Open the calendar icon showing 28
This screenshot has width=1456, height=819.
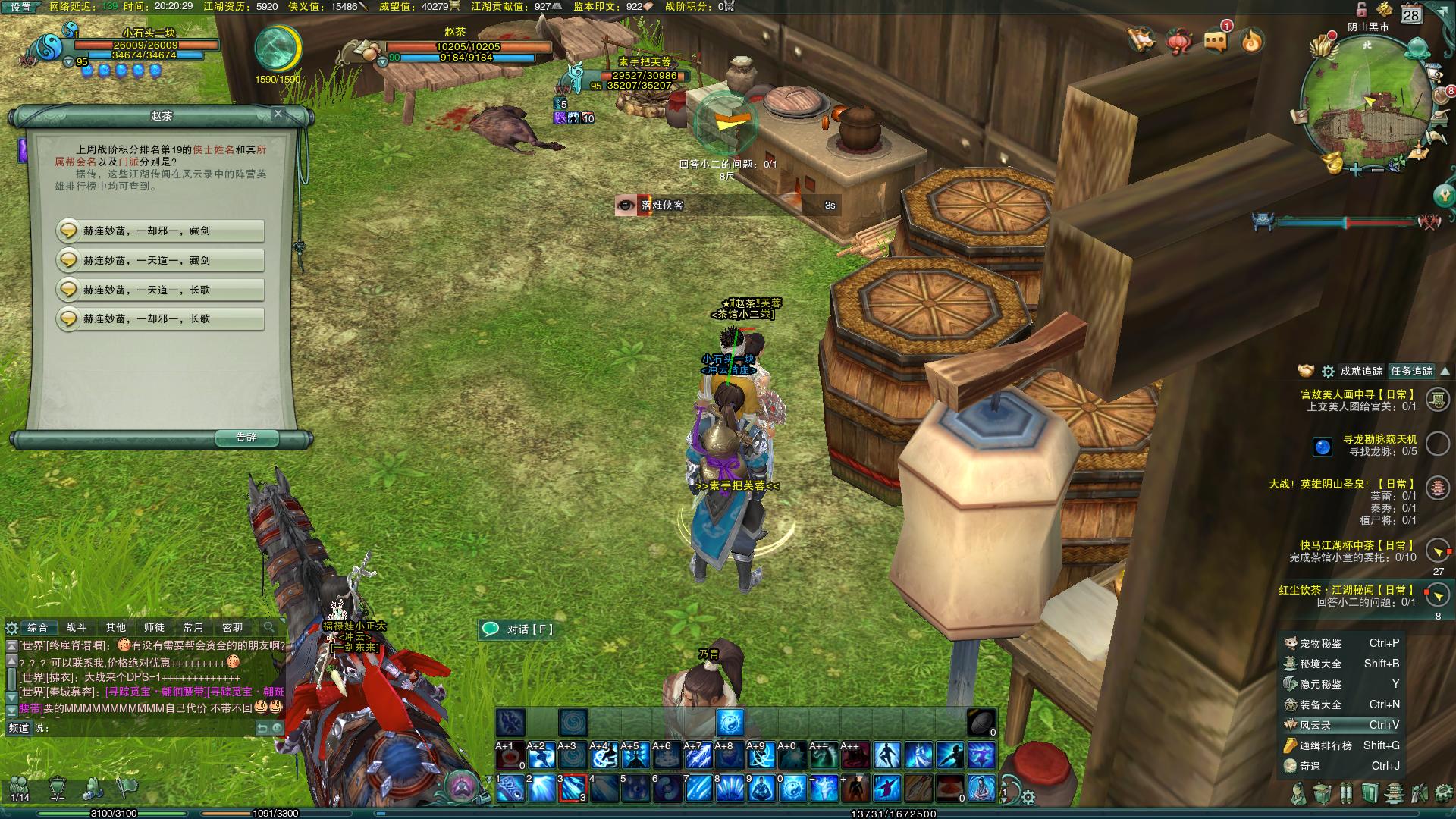tap(1411, 14)
